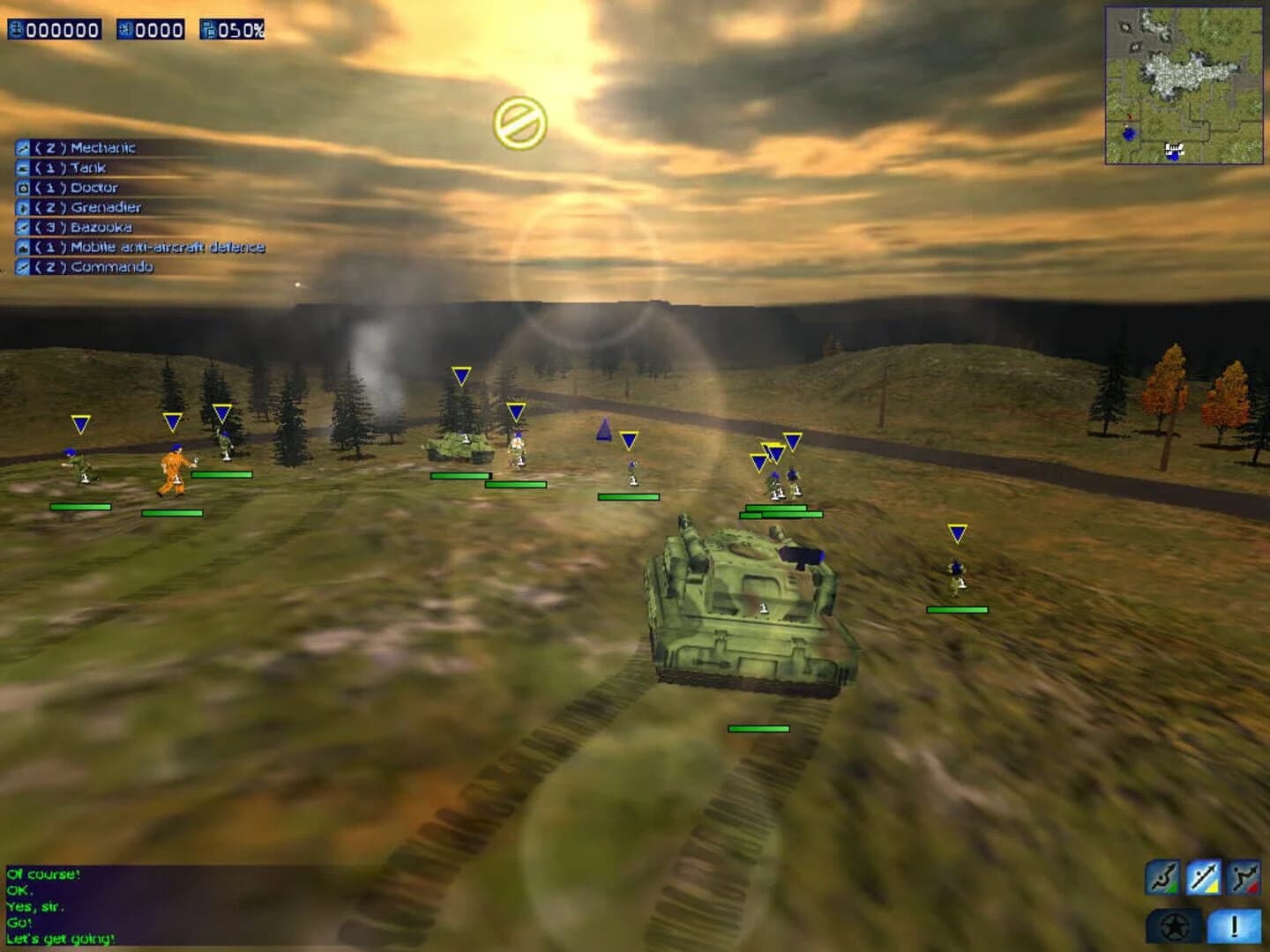Screen dimensions: 1270x952
Task: Select the Doctor icon in the sidebar list
Action: pyautogui.click(x=21, y=187)
